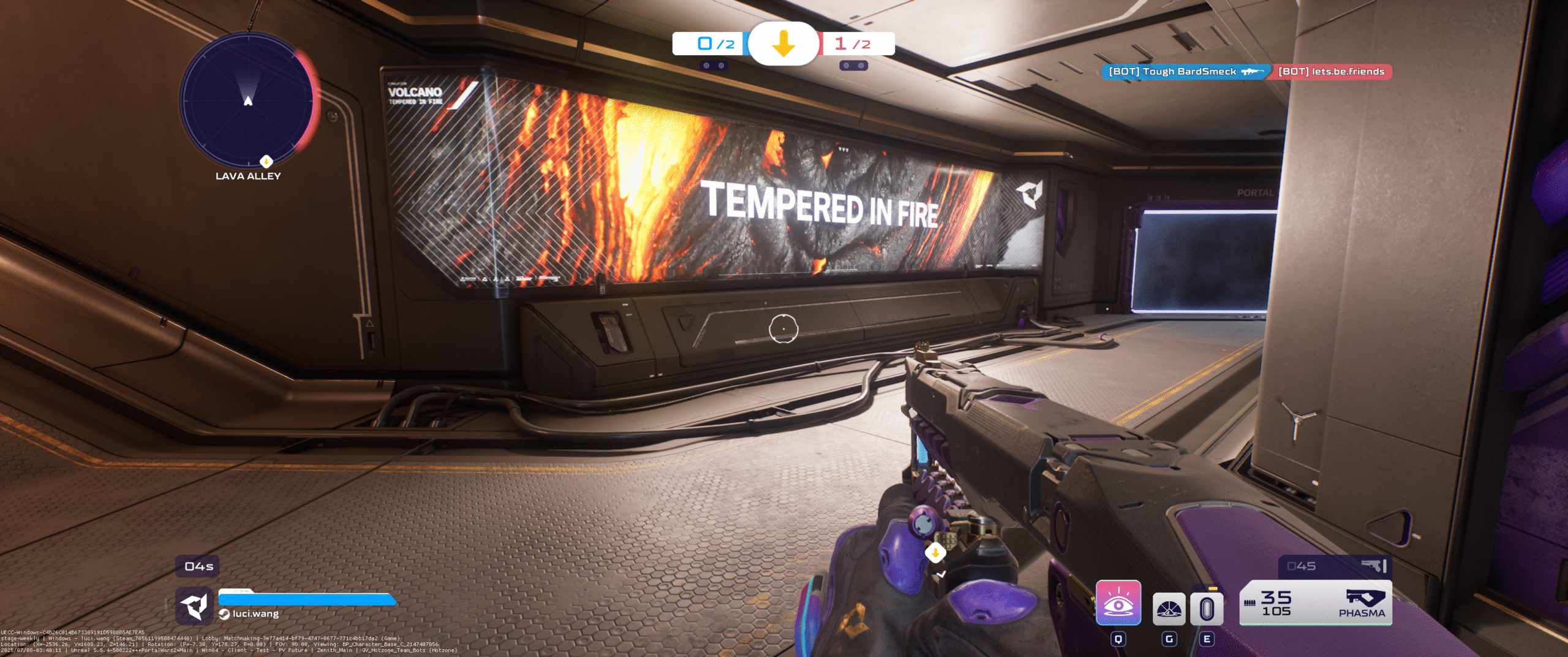
Task: Use the oval capsule ability icon
Action: (1207, 609)
